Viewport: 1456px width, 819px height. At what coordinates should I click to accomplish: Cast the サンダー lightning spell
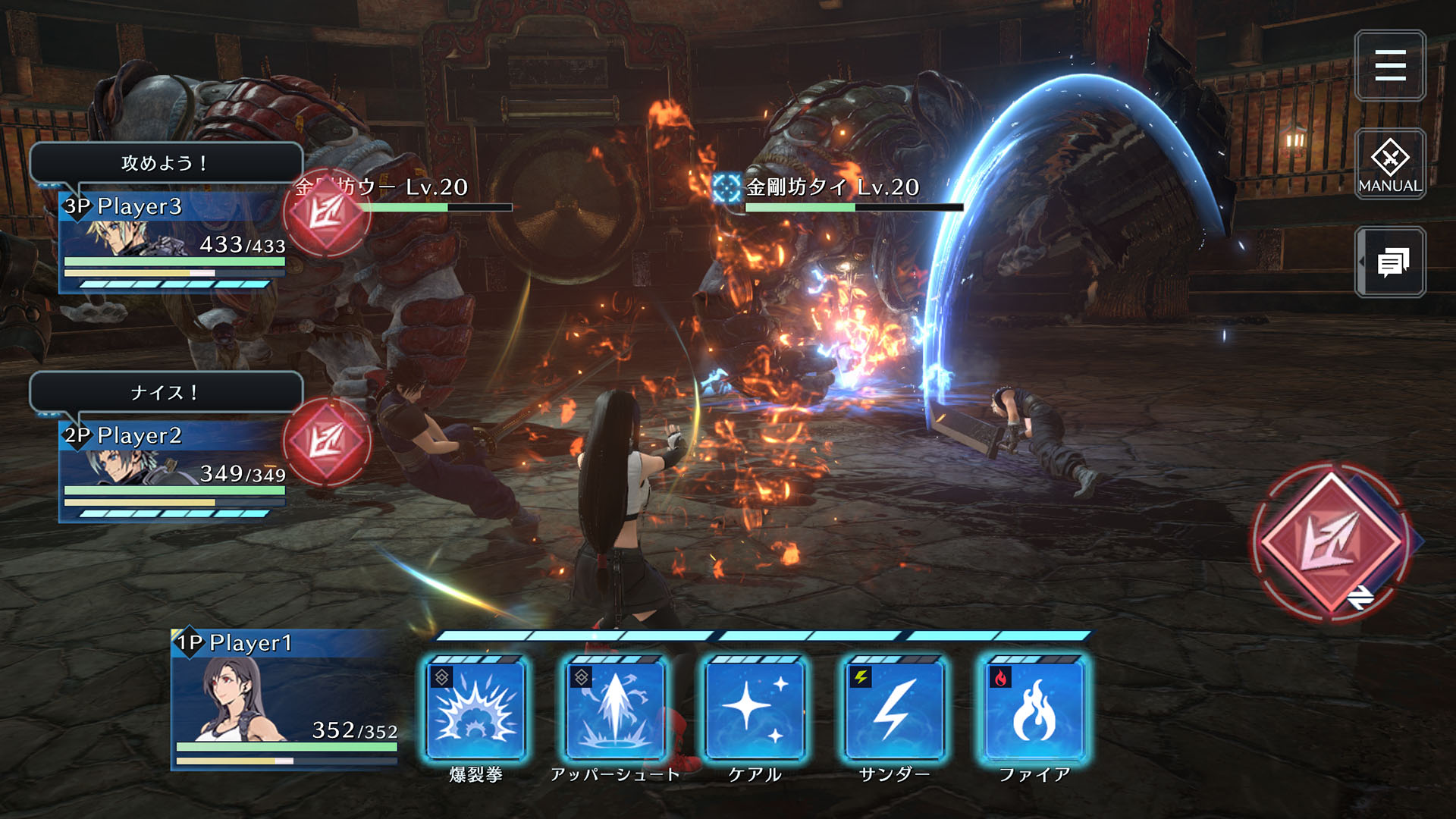point(894,710)
